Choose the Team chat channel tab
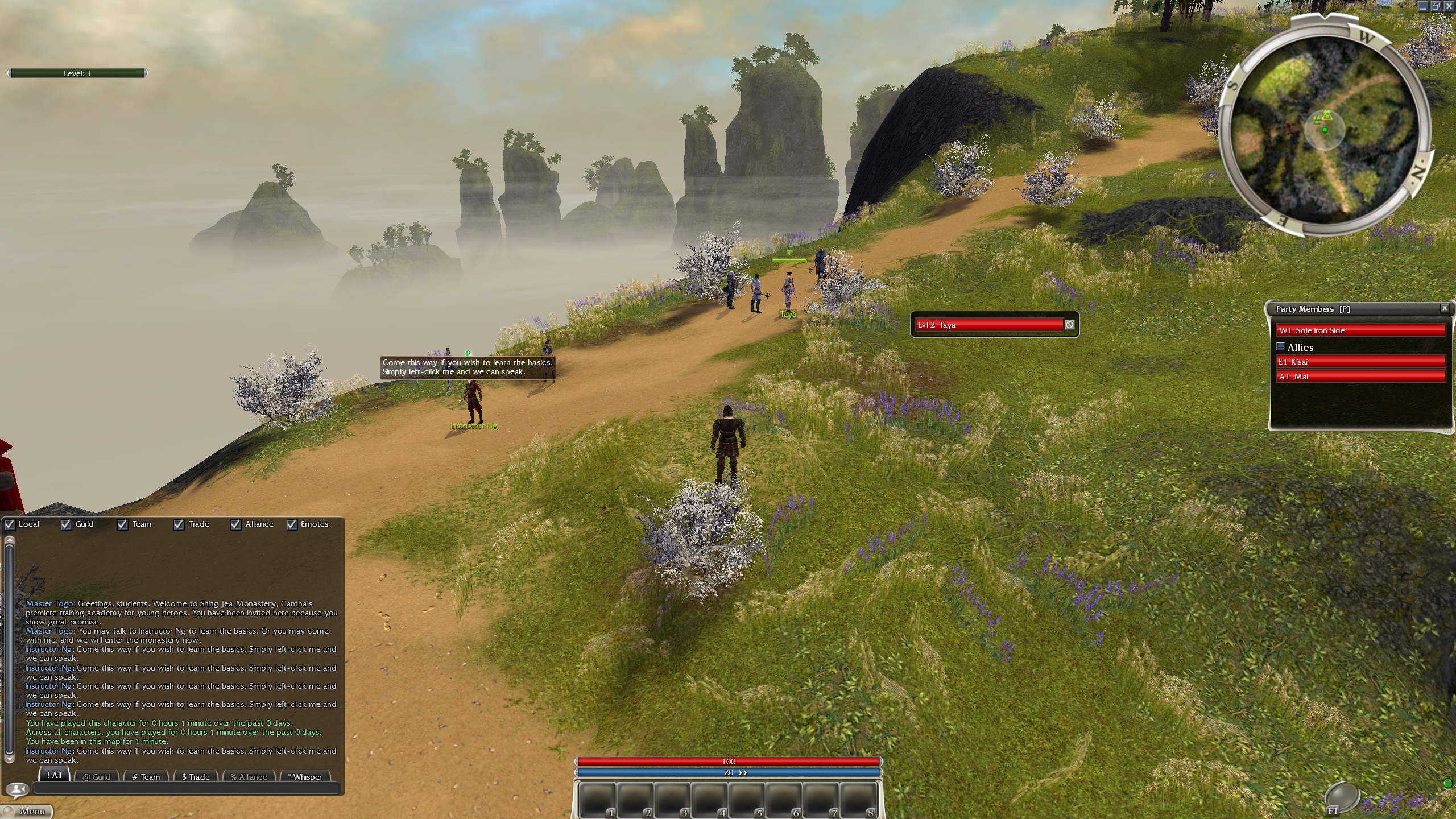Viewport: 1456px width, 819px height. (146, 777)
